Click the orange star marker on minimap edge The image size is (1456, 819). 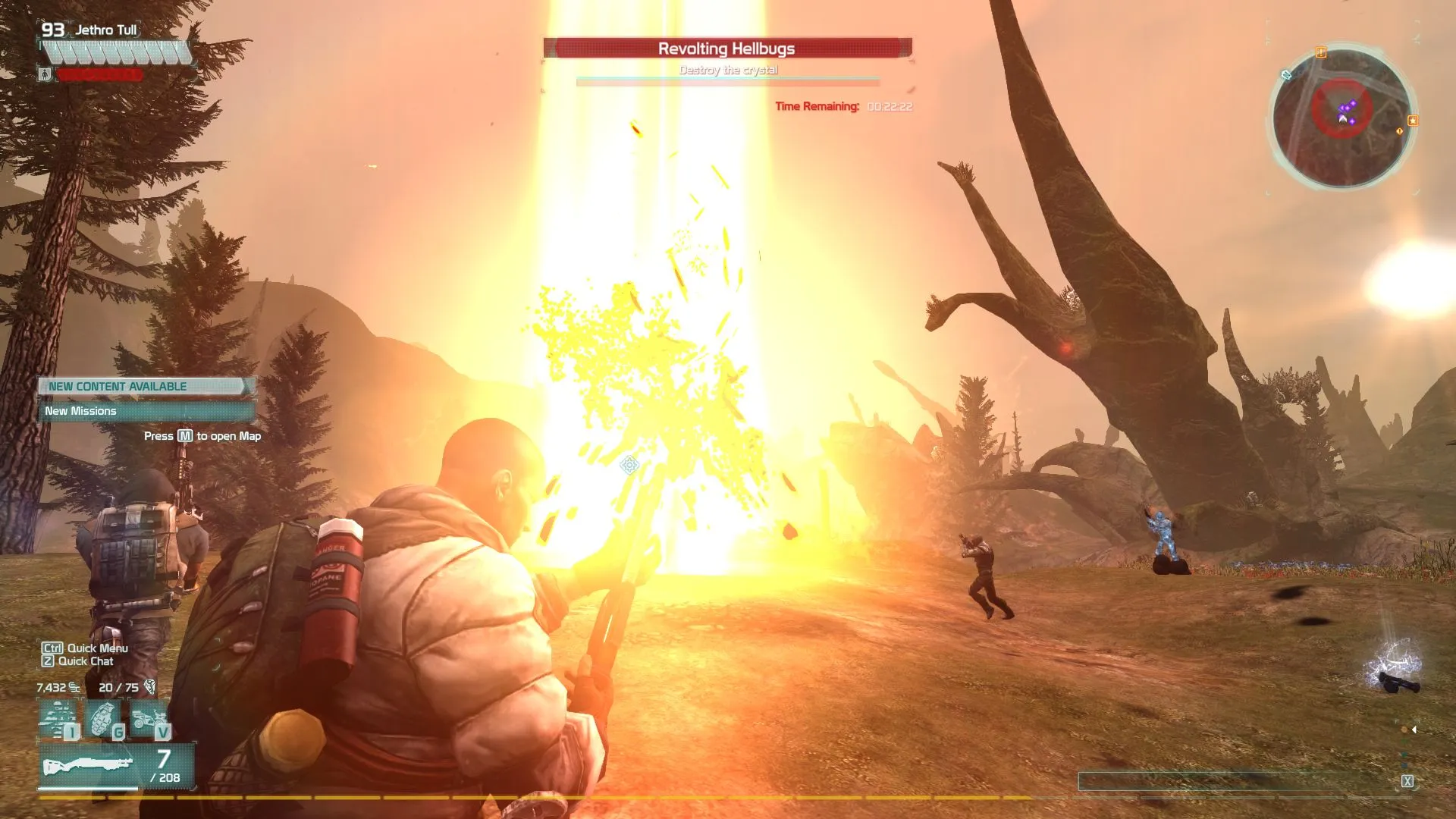click(x=1413, y=121)
